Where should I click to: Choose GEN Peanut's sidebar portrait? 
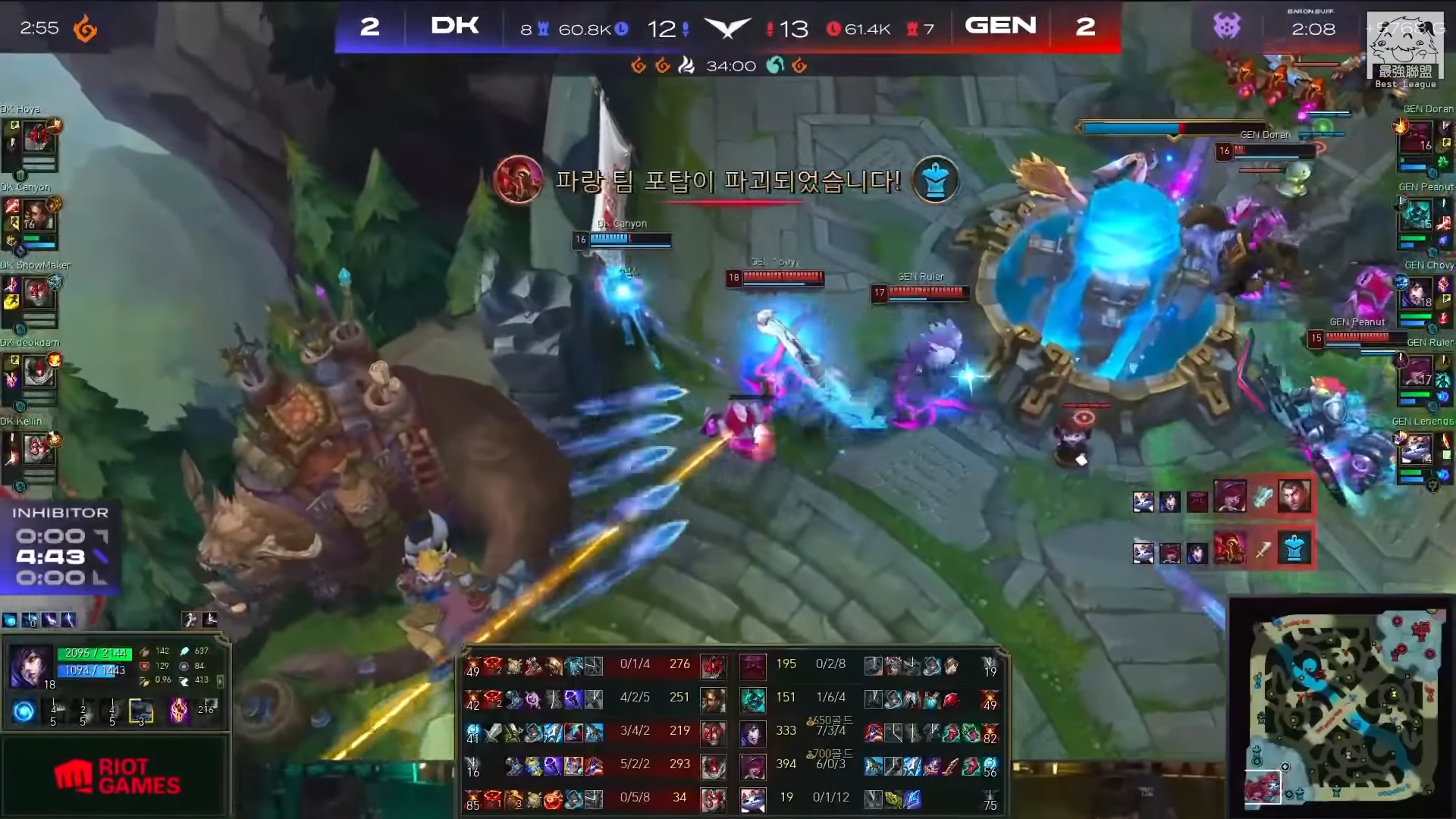coord(1417,215)
